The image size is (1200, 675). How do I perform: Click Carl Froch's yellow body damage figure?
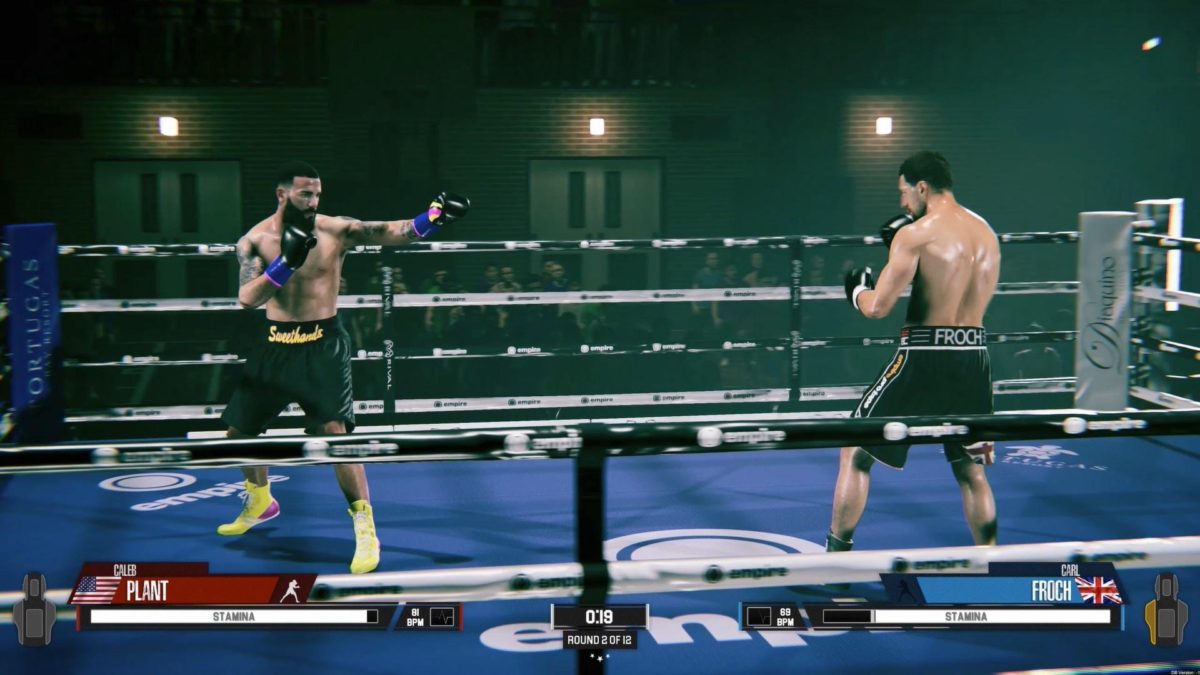point(1166,608)
